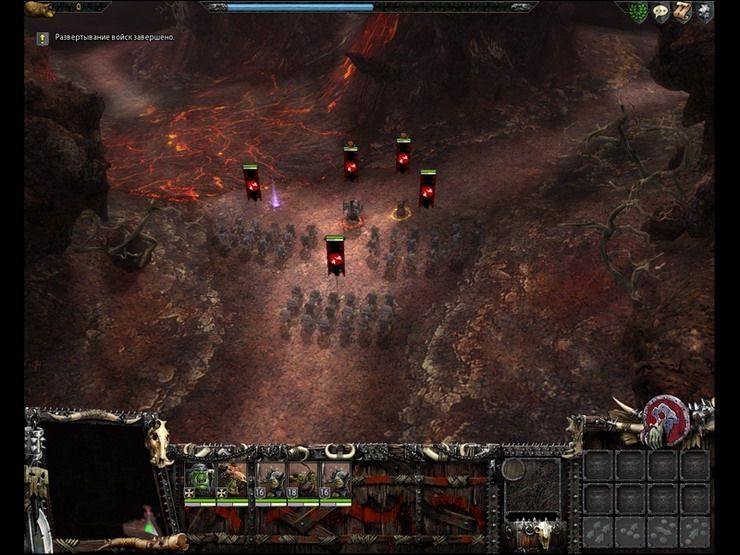This screenshot has width=740, height=555.
Task: Select the orc unit banner nearest the camera
Action: pos(334,255)
